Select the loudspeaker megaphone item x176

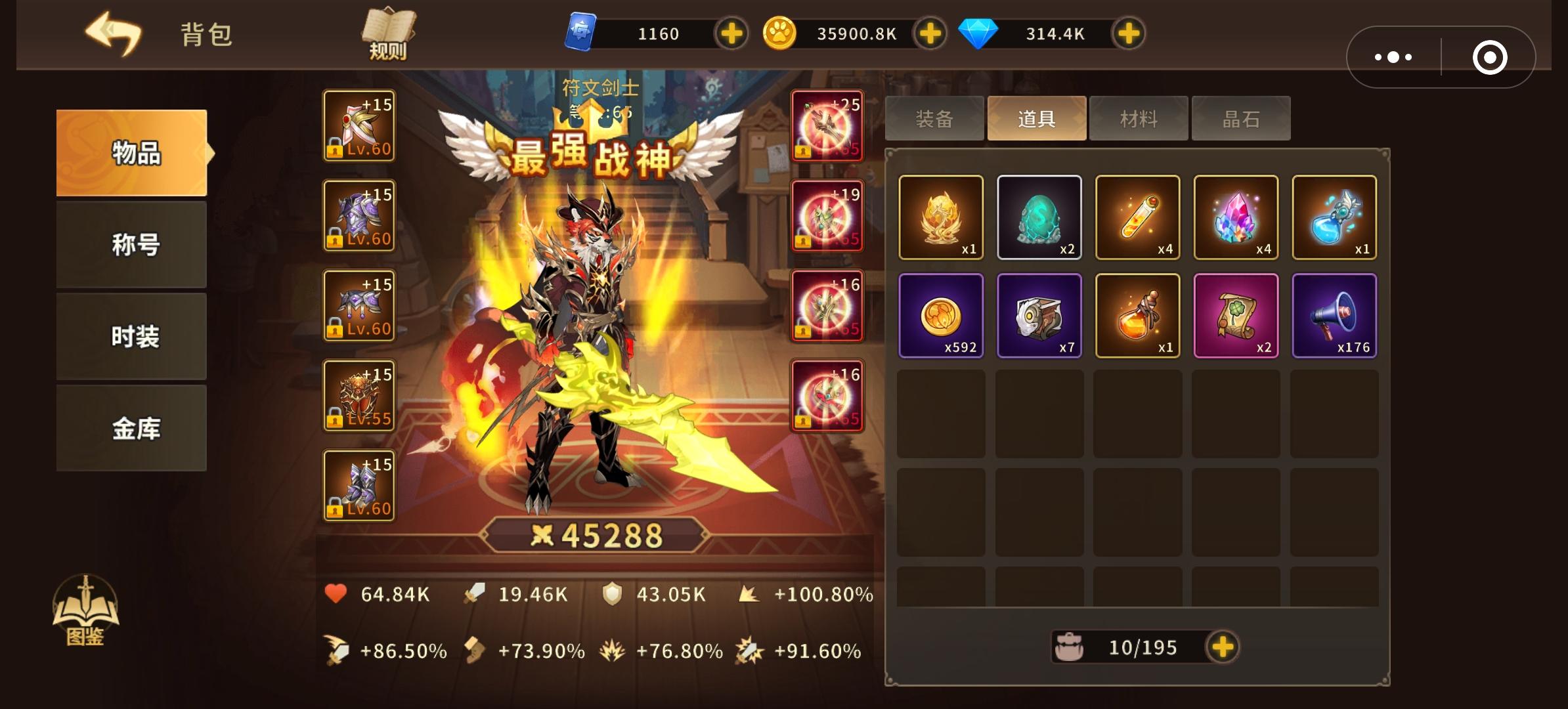pos(1335,316)
